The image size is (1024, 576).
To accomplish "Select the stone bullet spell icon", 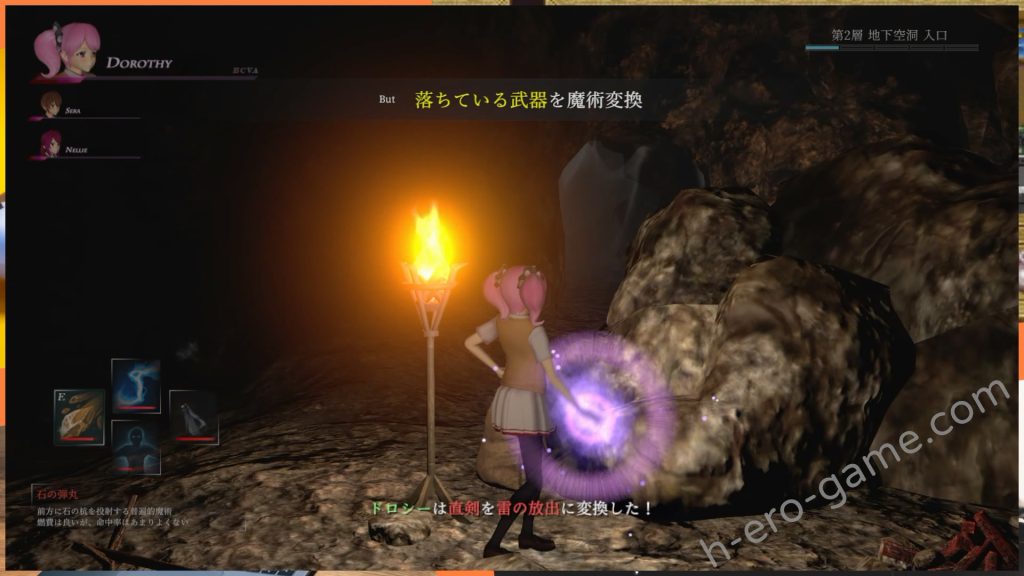I will coord(79,416).
